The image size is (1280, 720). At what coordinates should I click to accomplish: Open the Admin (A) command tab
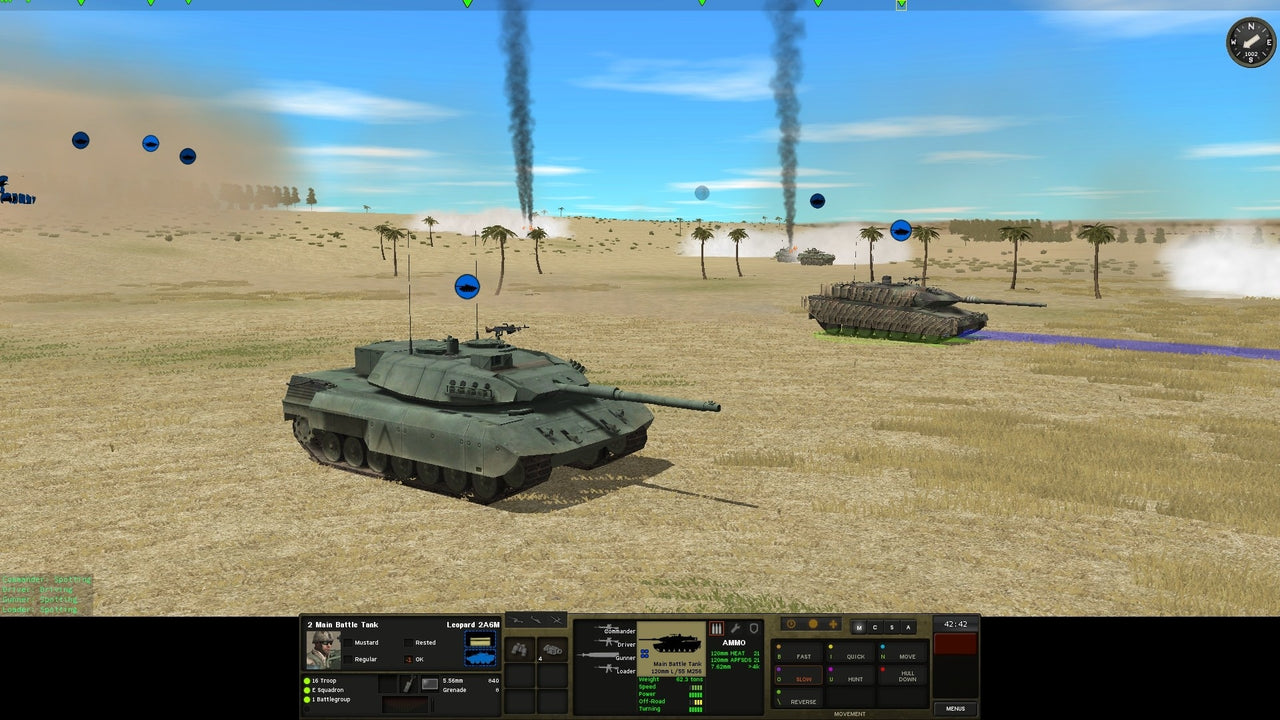coord(908,627)
